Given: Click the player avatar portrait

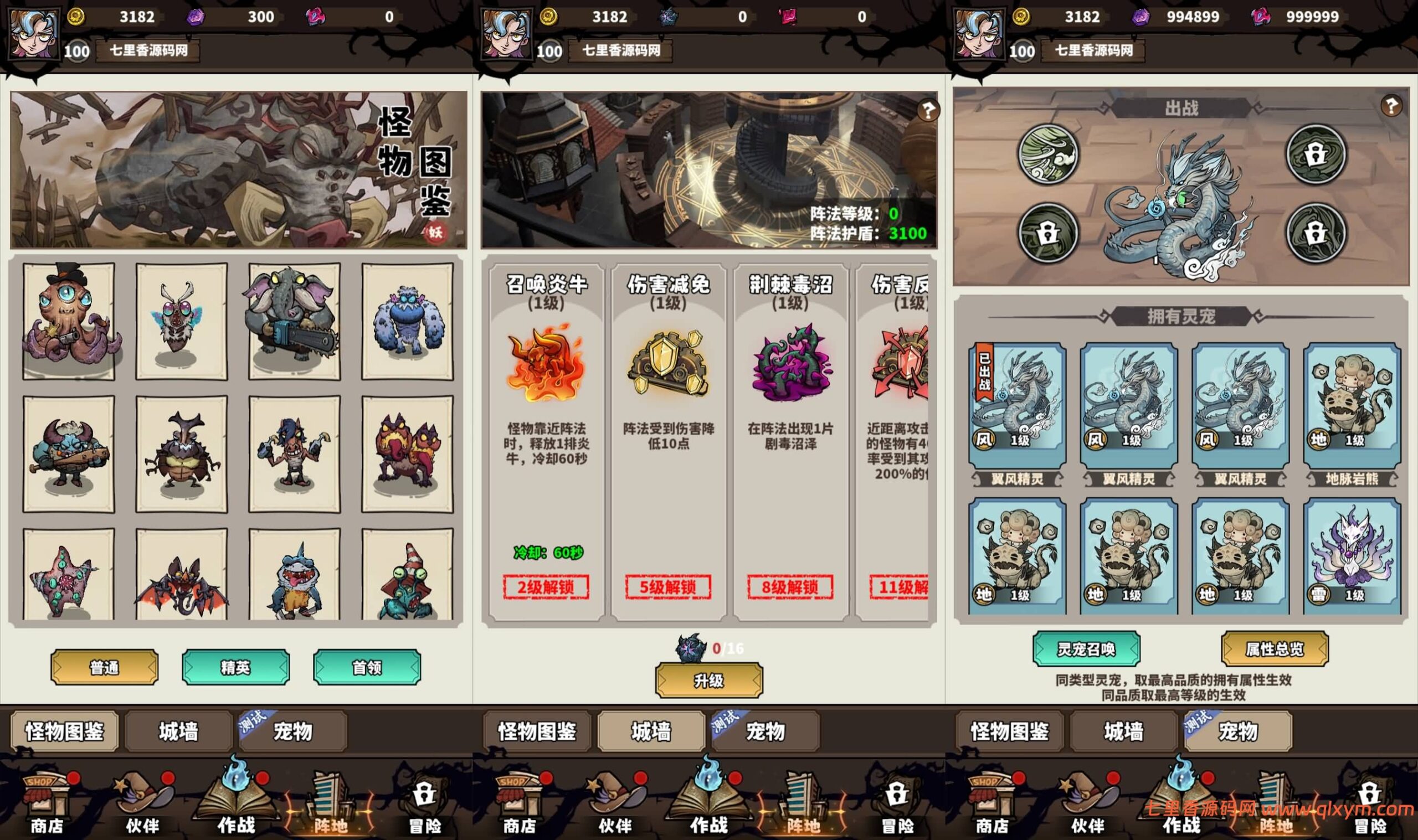Looking at the screenshot, I should coord(32,33).
